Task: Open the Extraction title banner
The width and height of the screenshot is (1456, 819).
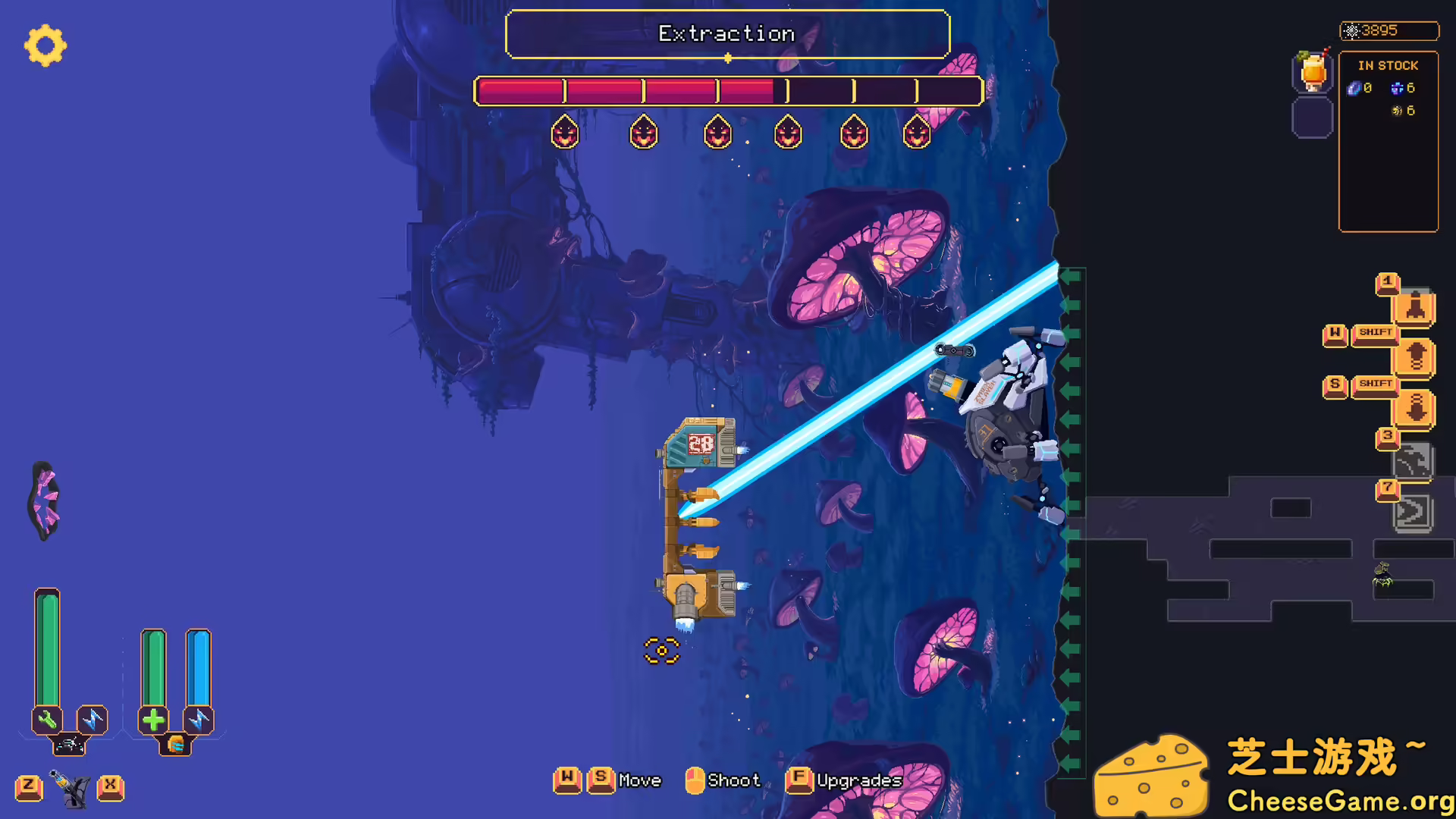Action: tap(727, 33)
